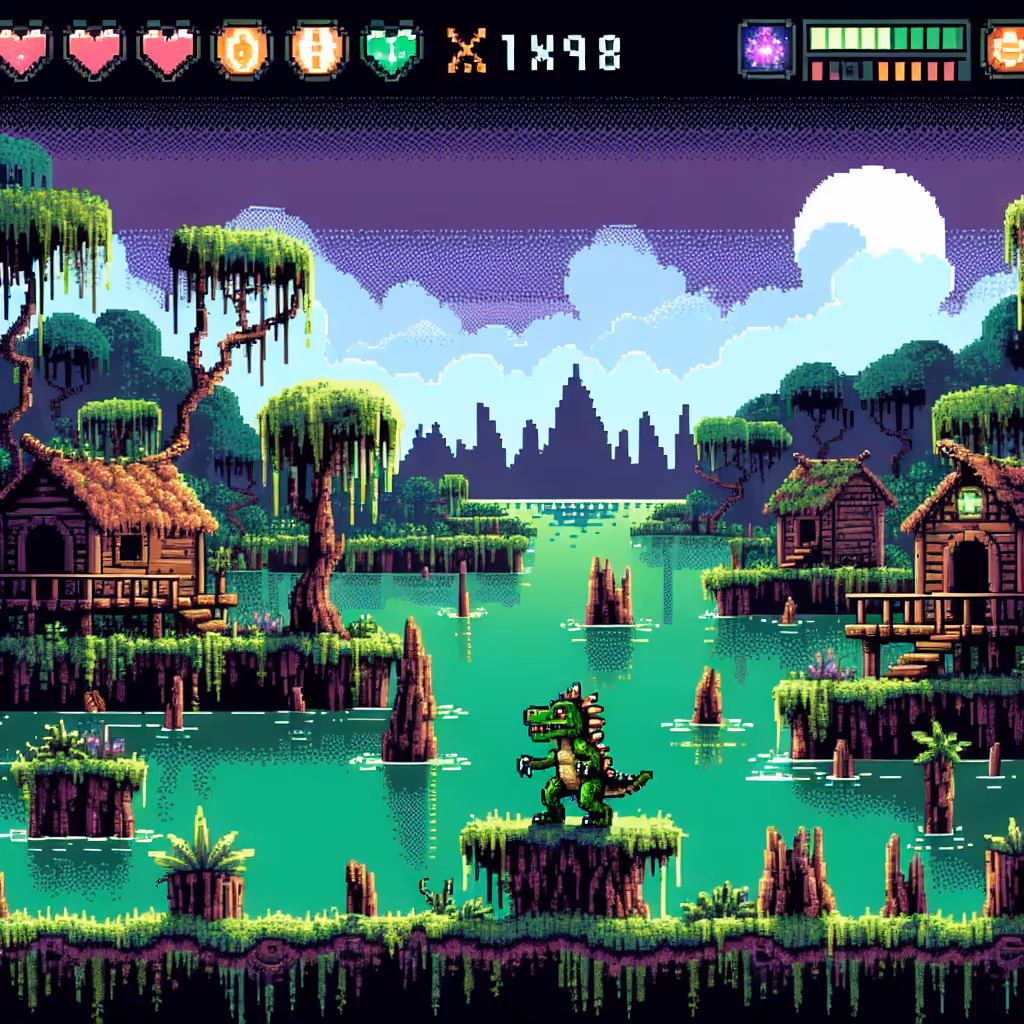
Task: Select the orange coin icon next to the green heart
Action: [x=317, y=49]
